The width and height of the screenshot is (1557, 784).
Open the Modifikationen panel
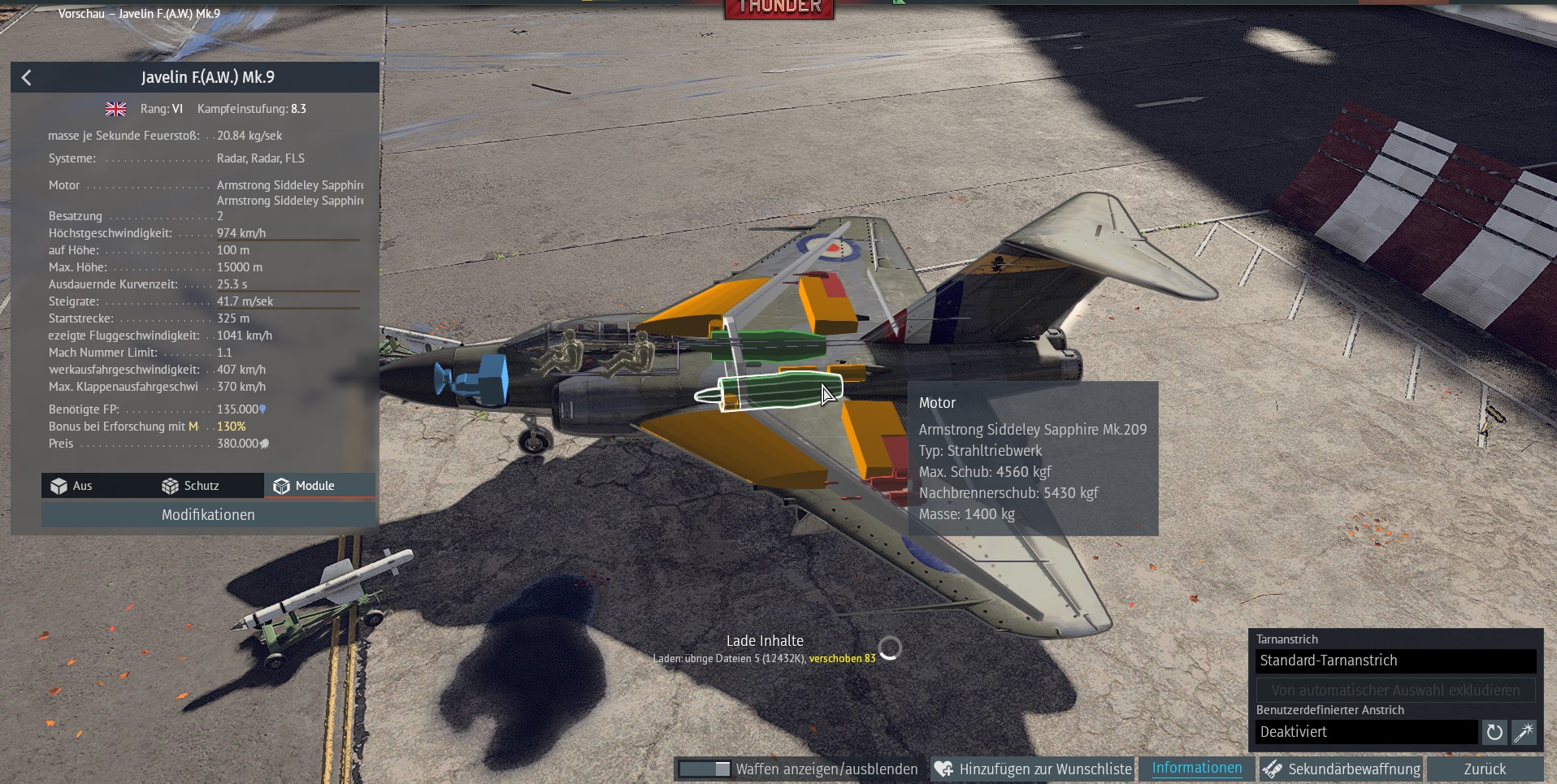(x=208, y=515)
